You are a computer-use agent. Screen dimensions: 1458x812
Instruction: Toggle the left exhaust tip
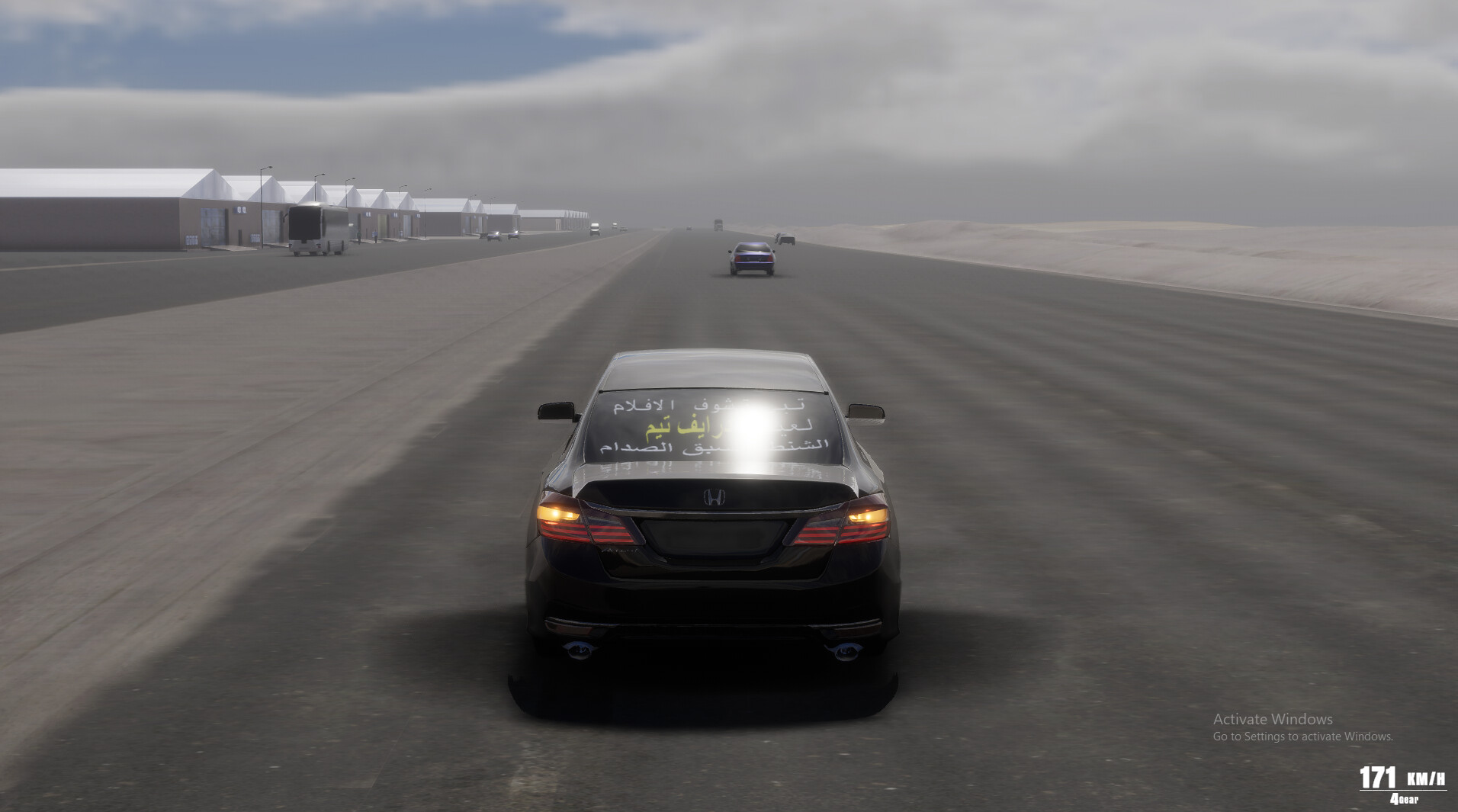click(x=580, y=650)
